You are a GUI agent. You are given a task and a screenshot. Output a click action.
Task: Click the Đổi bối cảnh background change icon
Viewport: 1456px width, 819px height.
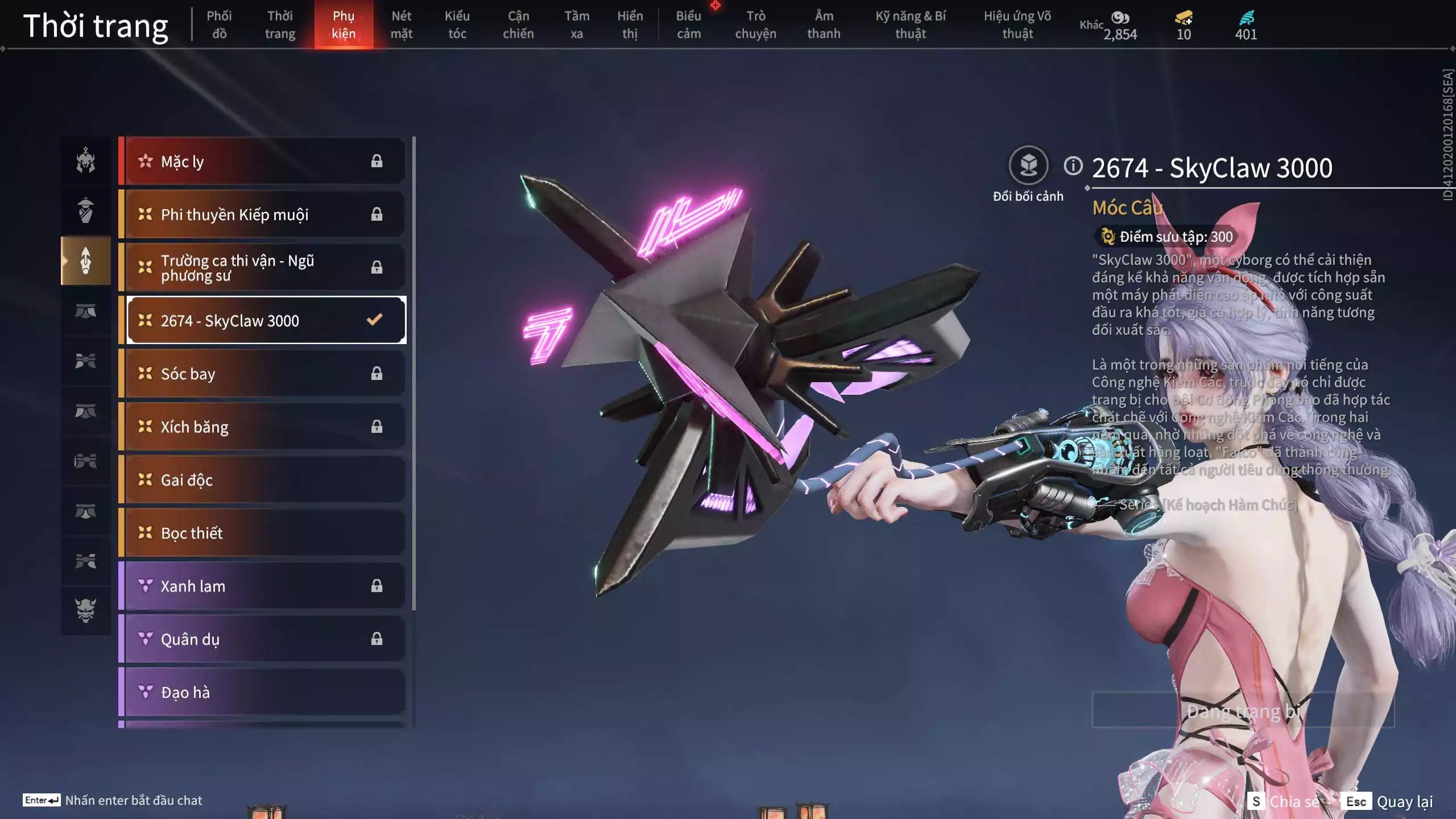coord(1029,167)
